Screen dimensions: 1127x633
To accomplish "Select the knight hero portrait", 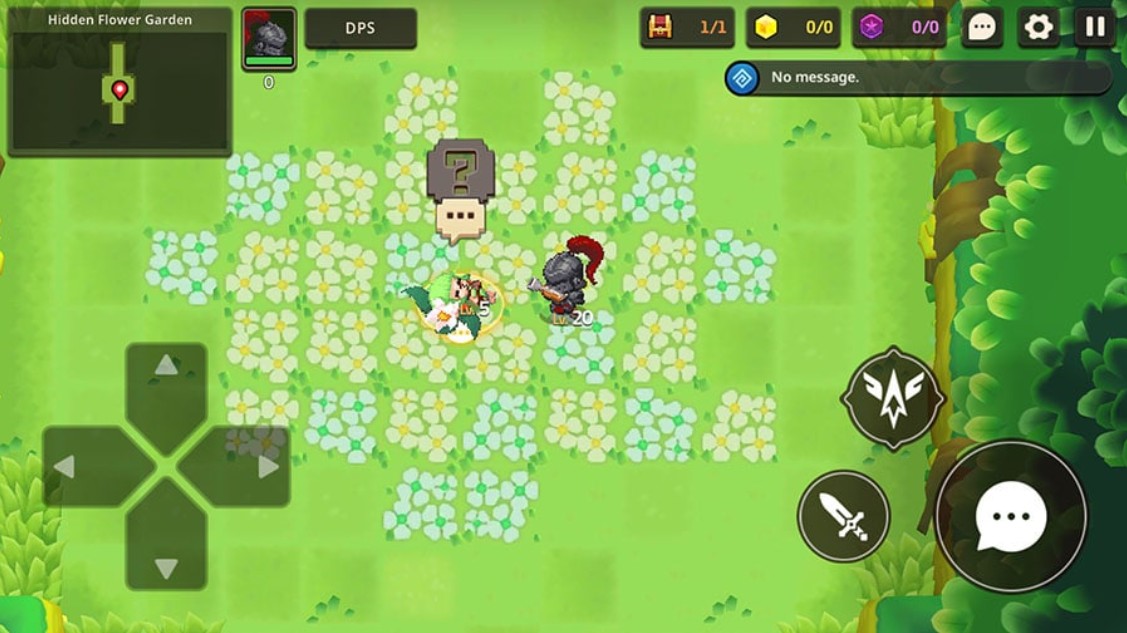I will coord(269,40).
